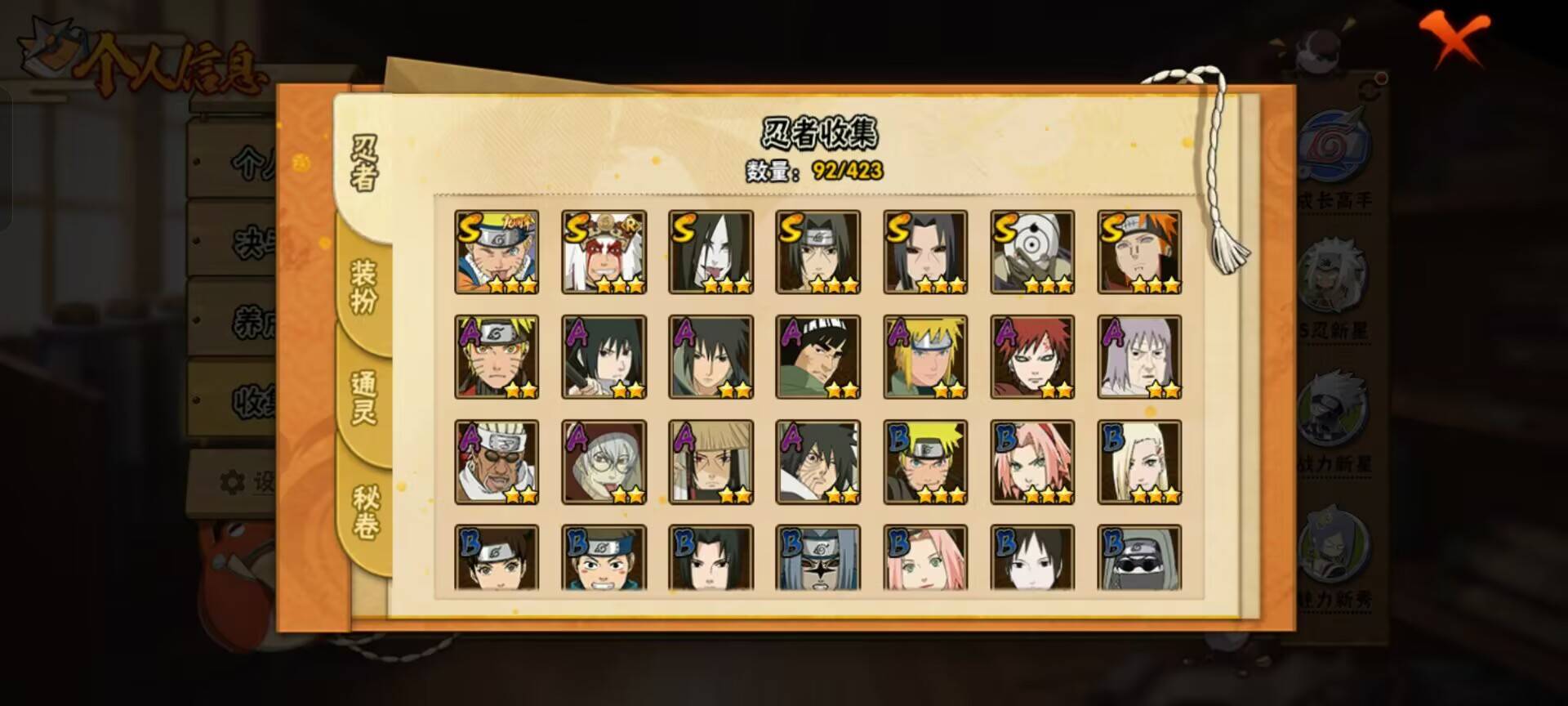Pick the S-rank masked Tobi portrait

1032,252
